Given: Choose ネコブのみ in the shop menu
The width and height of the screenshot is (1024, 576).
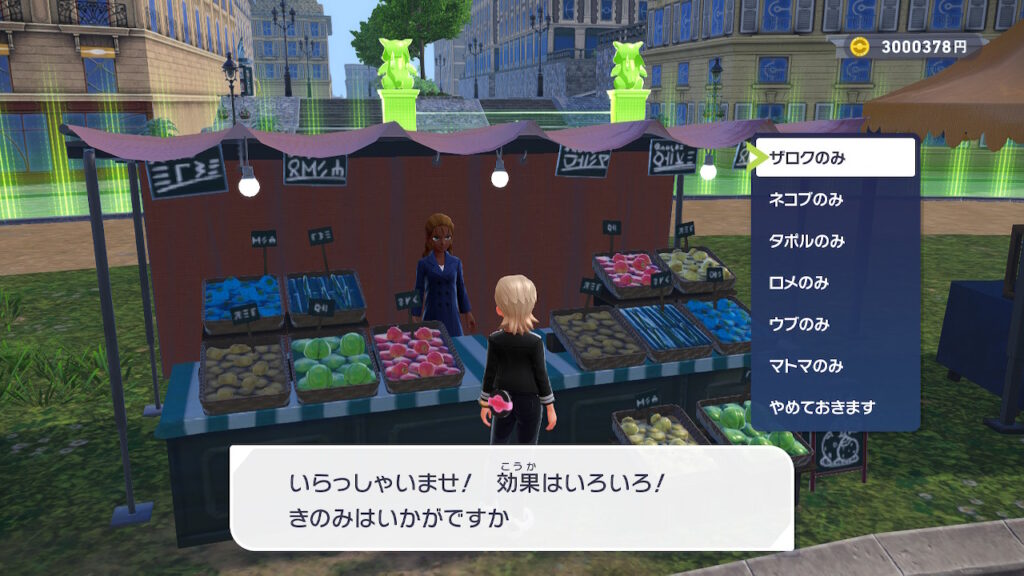Looking at the screenshot, I should [x=806, y=199].
